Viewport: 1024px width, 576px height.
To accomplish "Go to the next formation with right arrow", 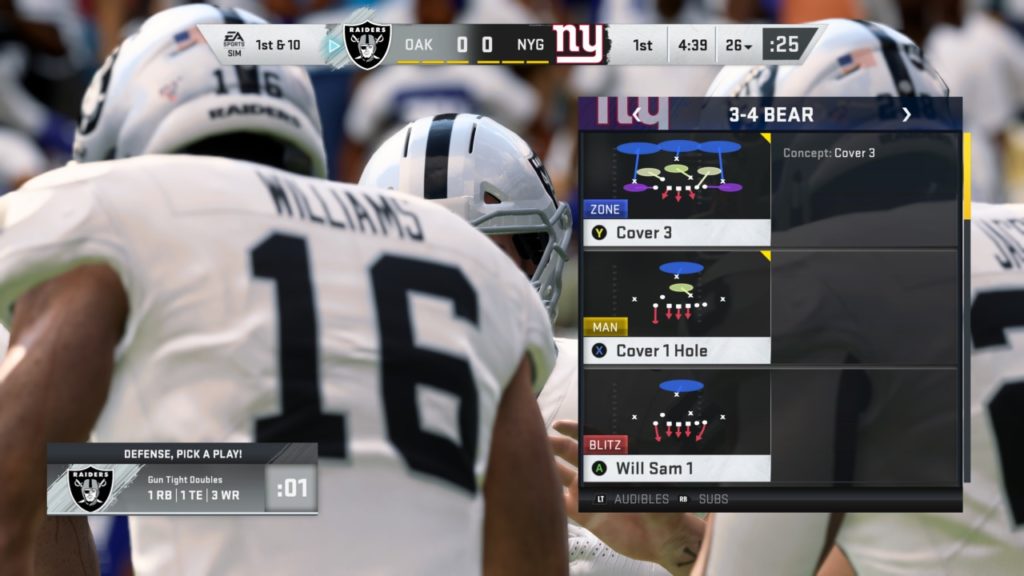I will point(906,115).
